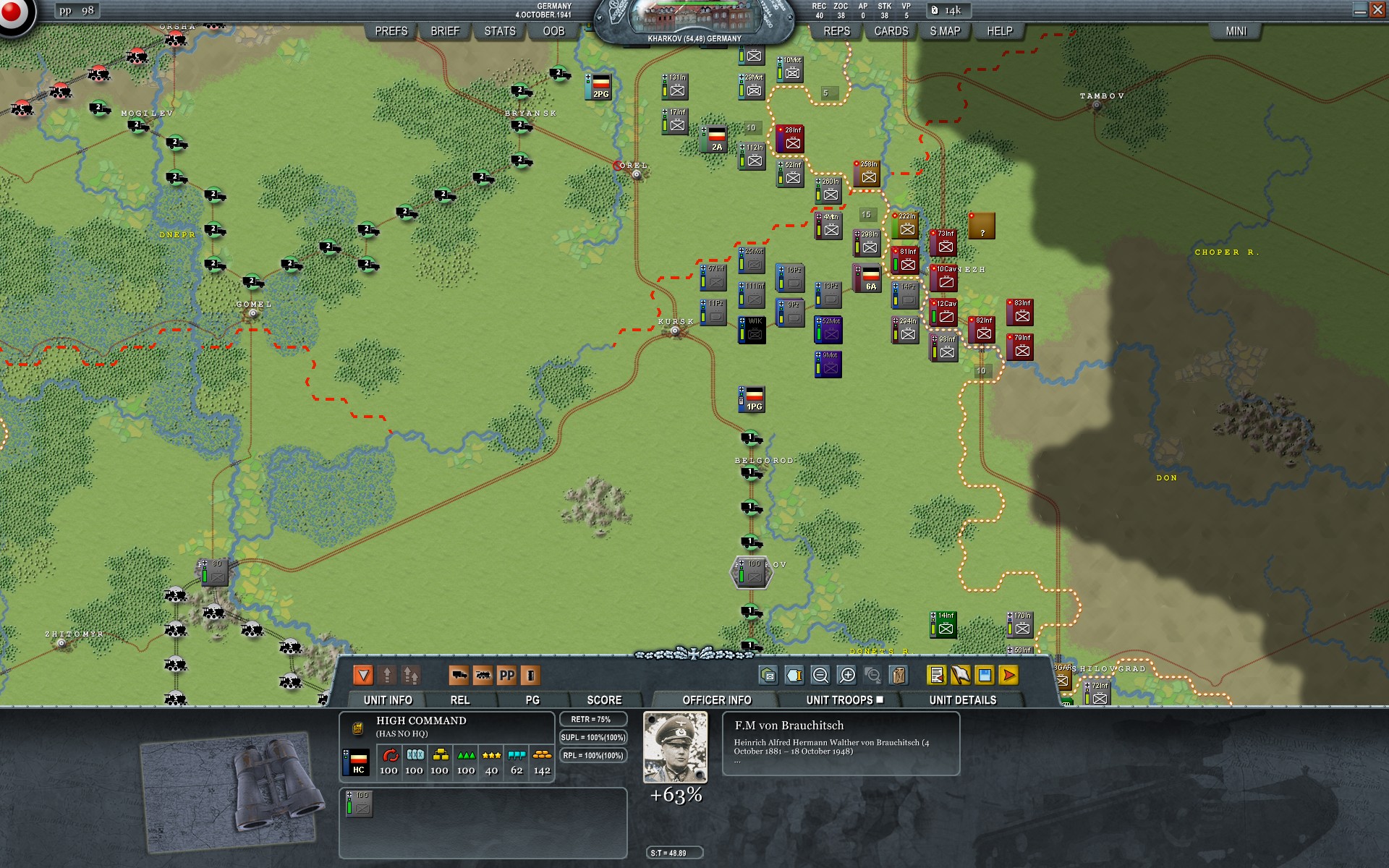Open the REPS reports panel
This screenshot has height=868, width=1389.
pos(836,31)
